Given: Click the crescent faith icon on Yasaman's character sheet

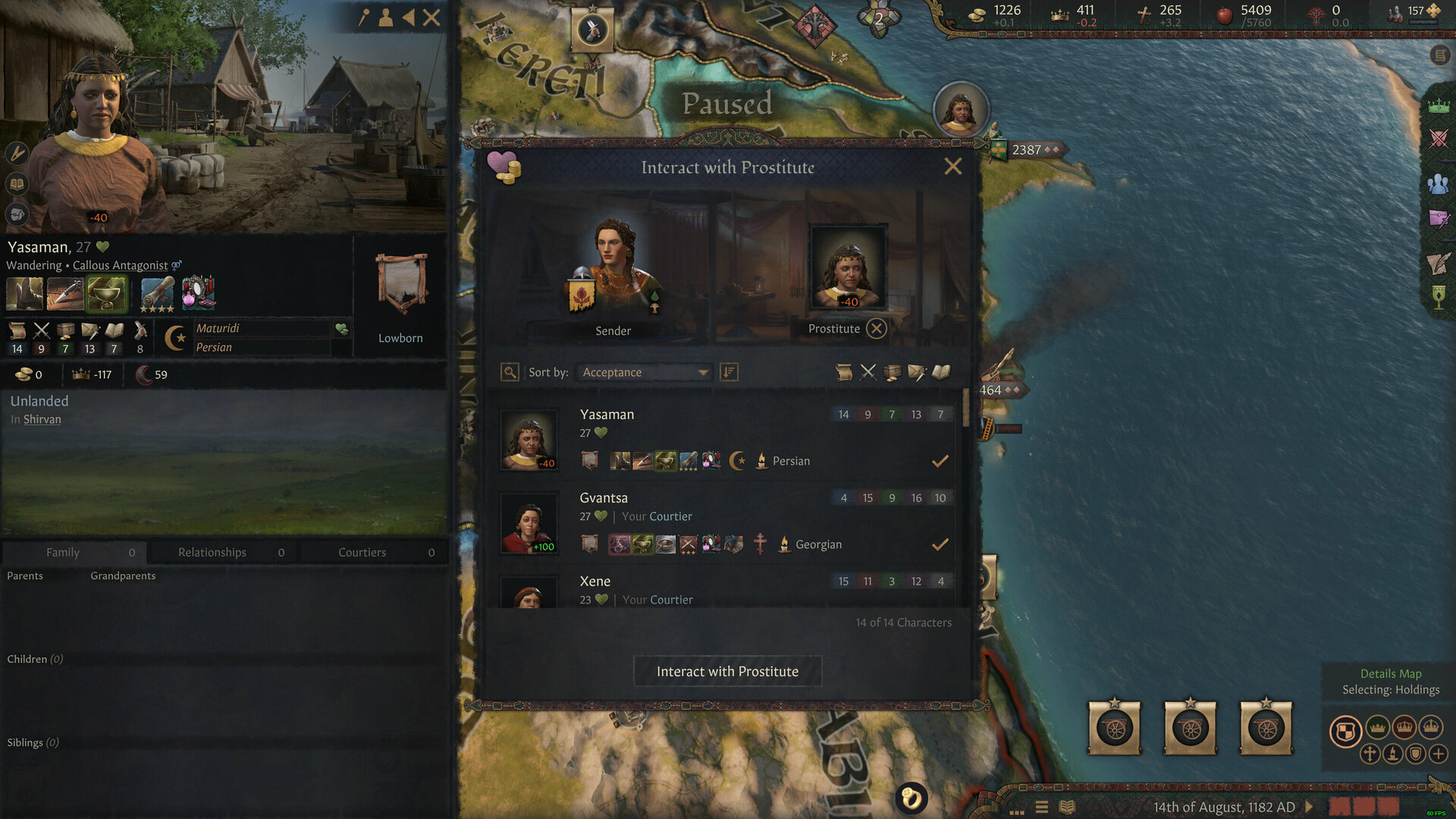Looking at the screenshot, I should coord(174,337).
